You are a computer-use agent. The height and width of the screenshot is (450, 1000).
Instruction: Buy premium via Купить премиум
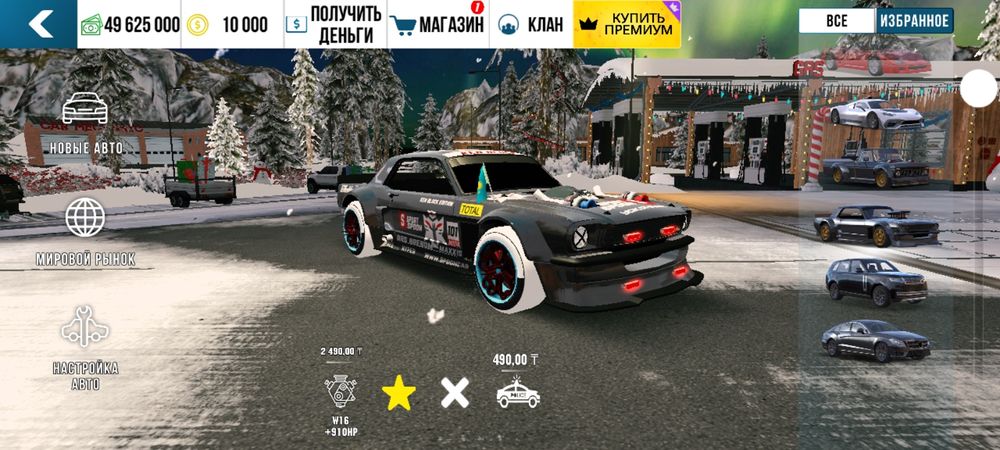click(x=627, y=24)
